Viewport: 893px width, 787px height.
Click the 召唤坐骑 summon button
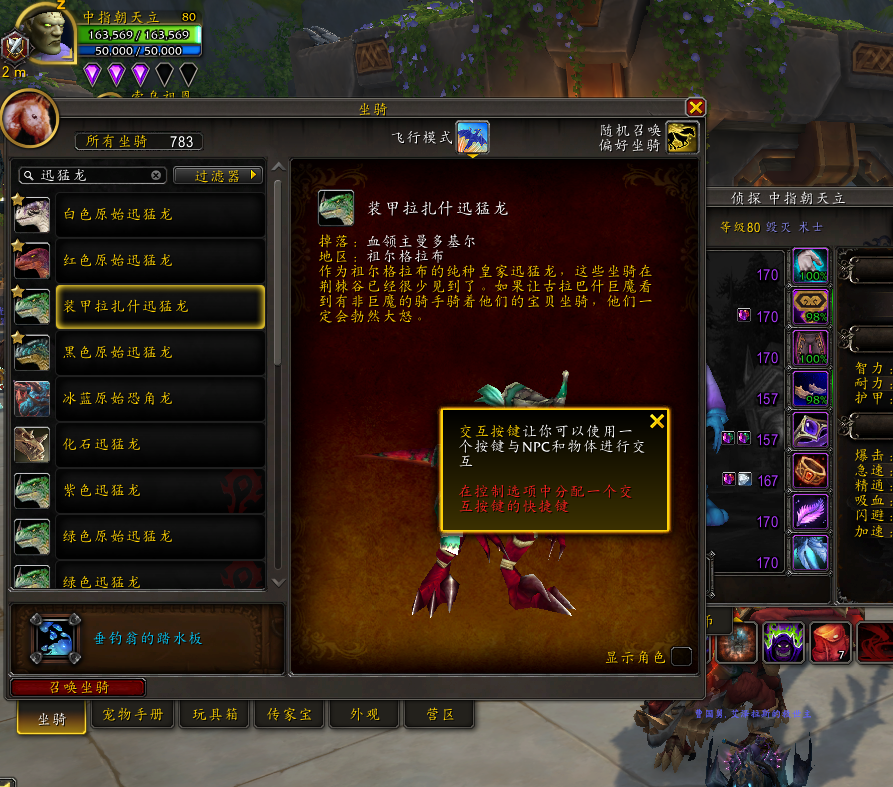(78, 687)
